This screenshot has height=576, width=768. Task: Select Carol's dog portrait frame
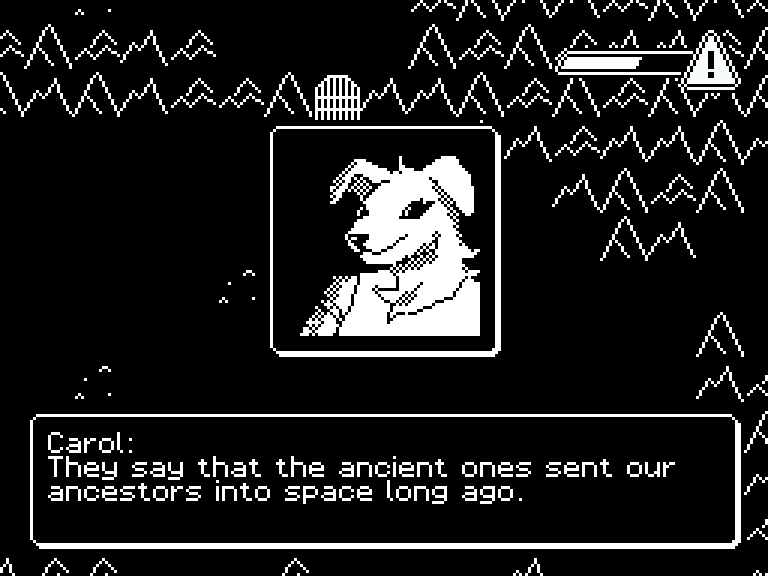pos(385,240)
